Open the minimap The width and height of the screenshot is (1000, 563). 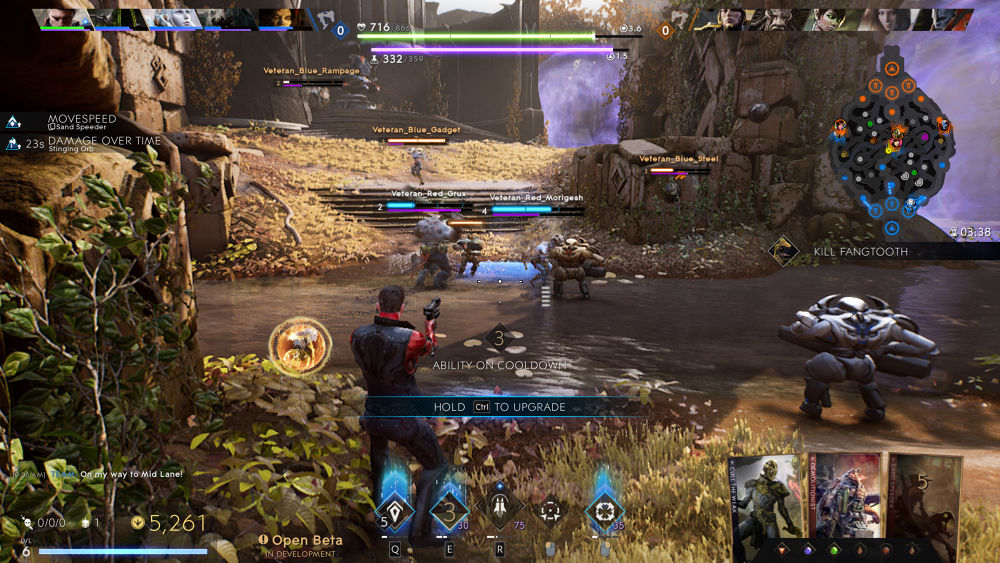(890, 145)
